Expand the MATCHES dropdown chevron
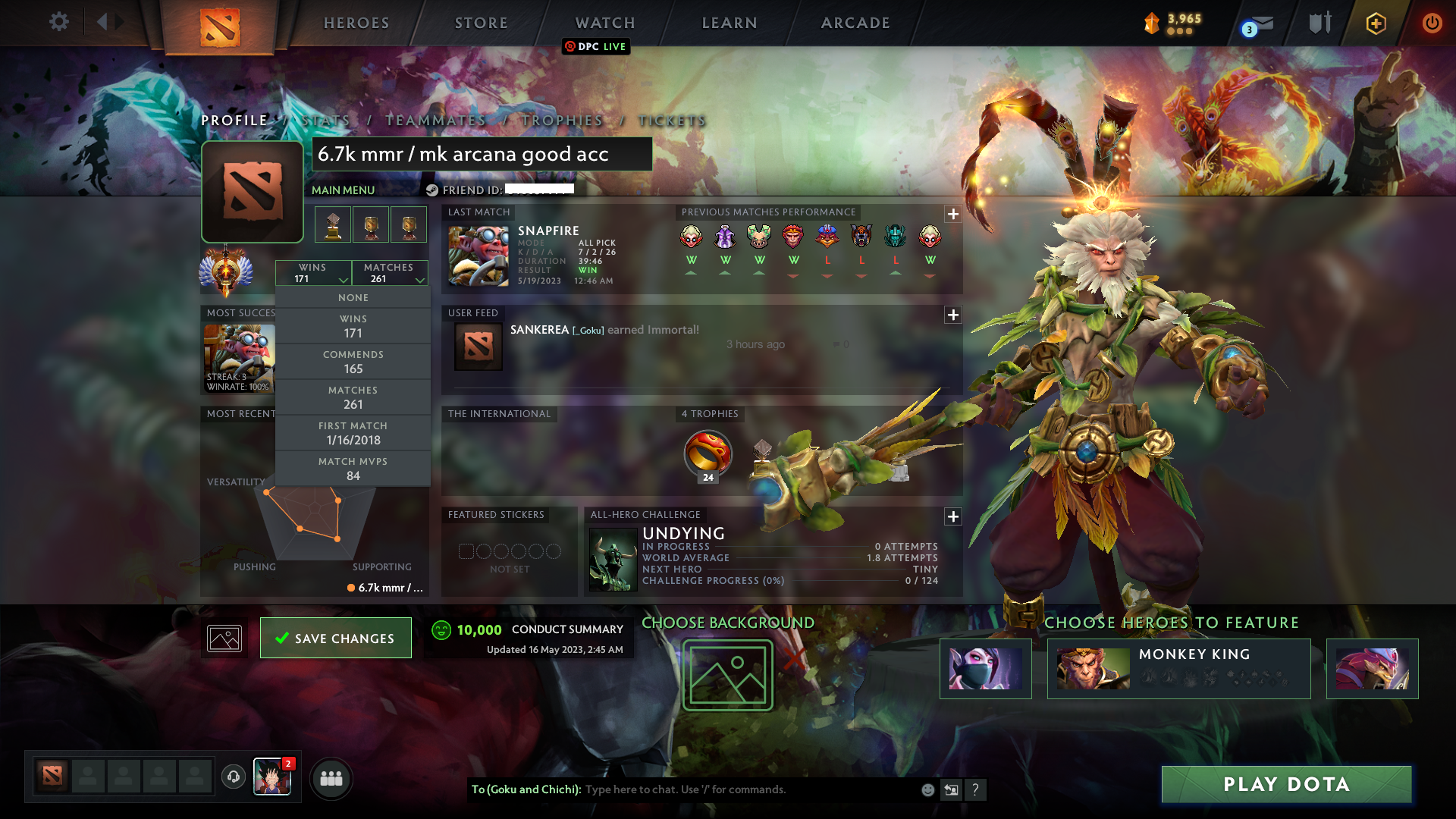The height and width of the screenshot is (819, 1456). pos(420,280)
